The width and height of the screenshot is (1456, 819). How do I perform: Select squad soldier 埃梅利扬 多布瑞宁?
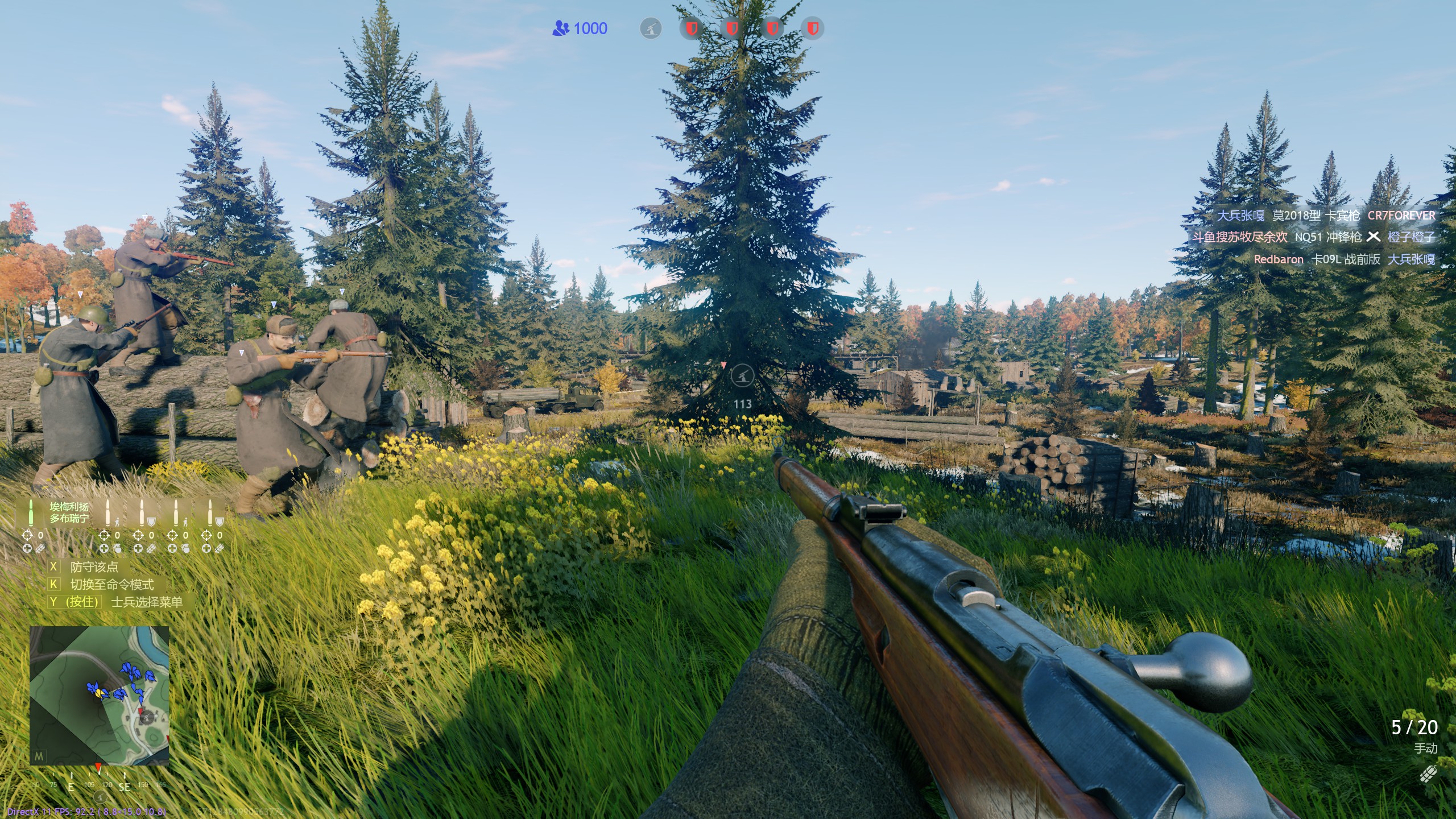(x=68, y=512)
